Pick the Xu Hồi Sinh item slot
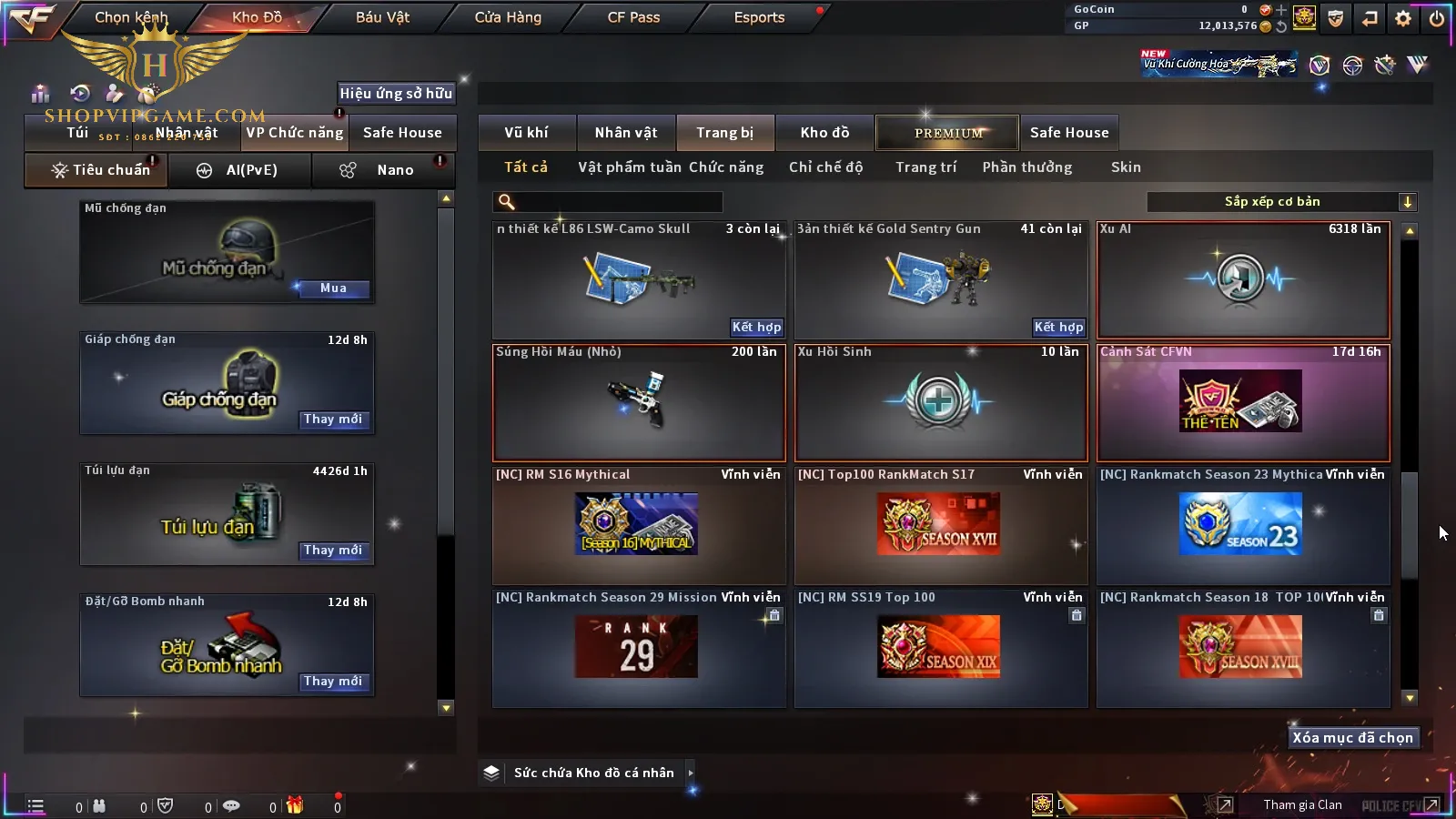The height and width of the screenshot is (819, 1456). click(x=941, y=403)
